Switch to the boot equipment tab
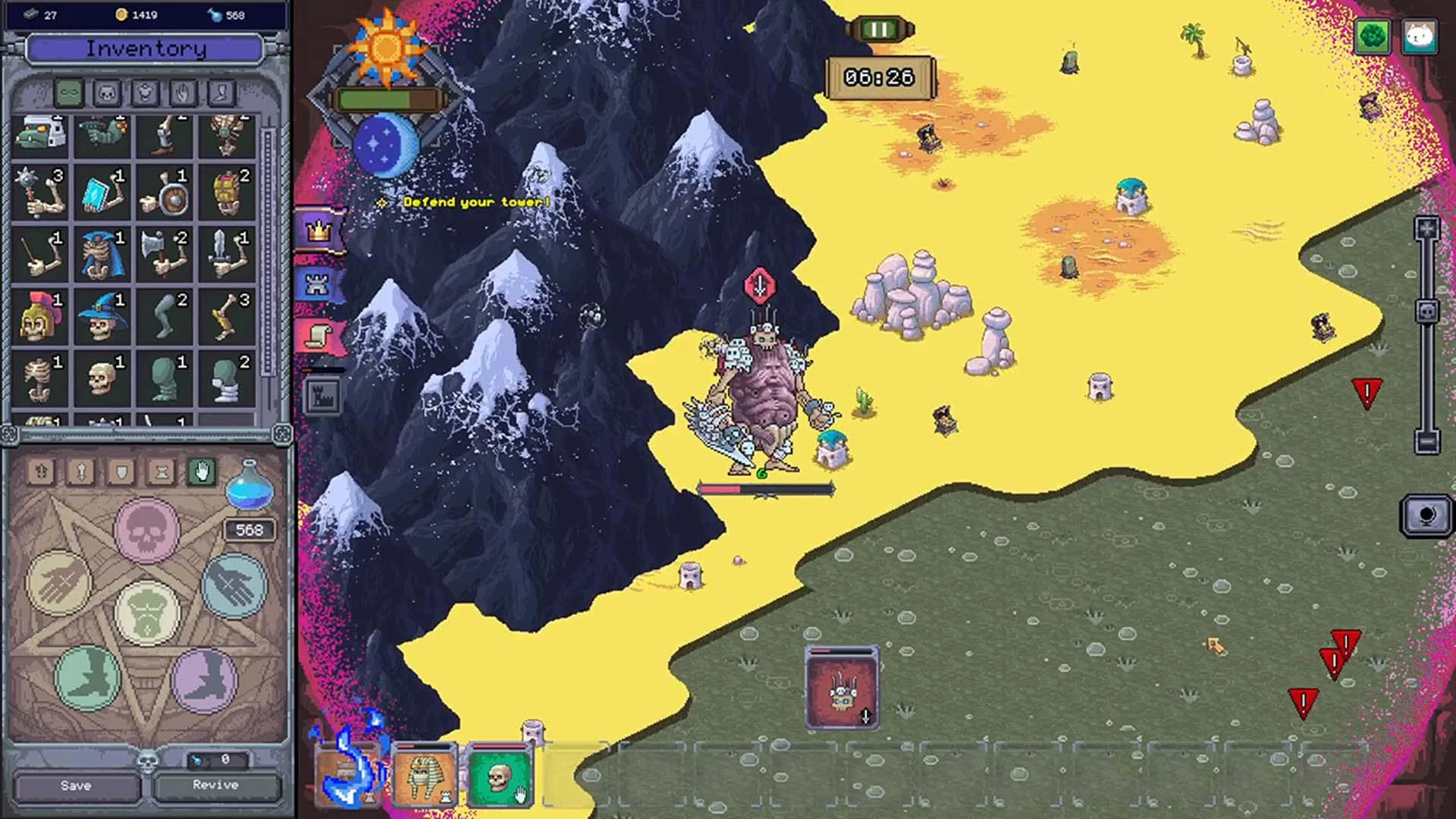 tap(222, 93)
